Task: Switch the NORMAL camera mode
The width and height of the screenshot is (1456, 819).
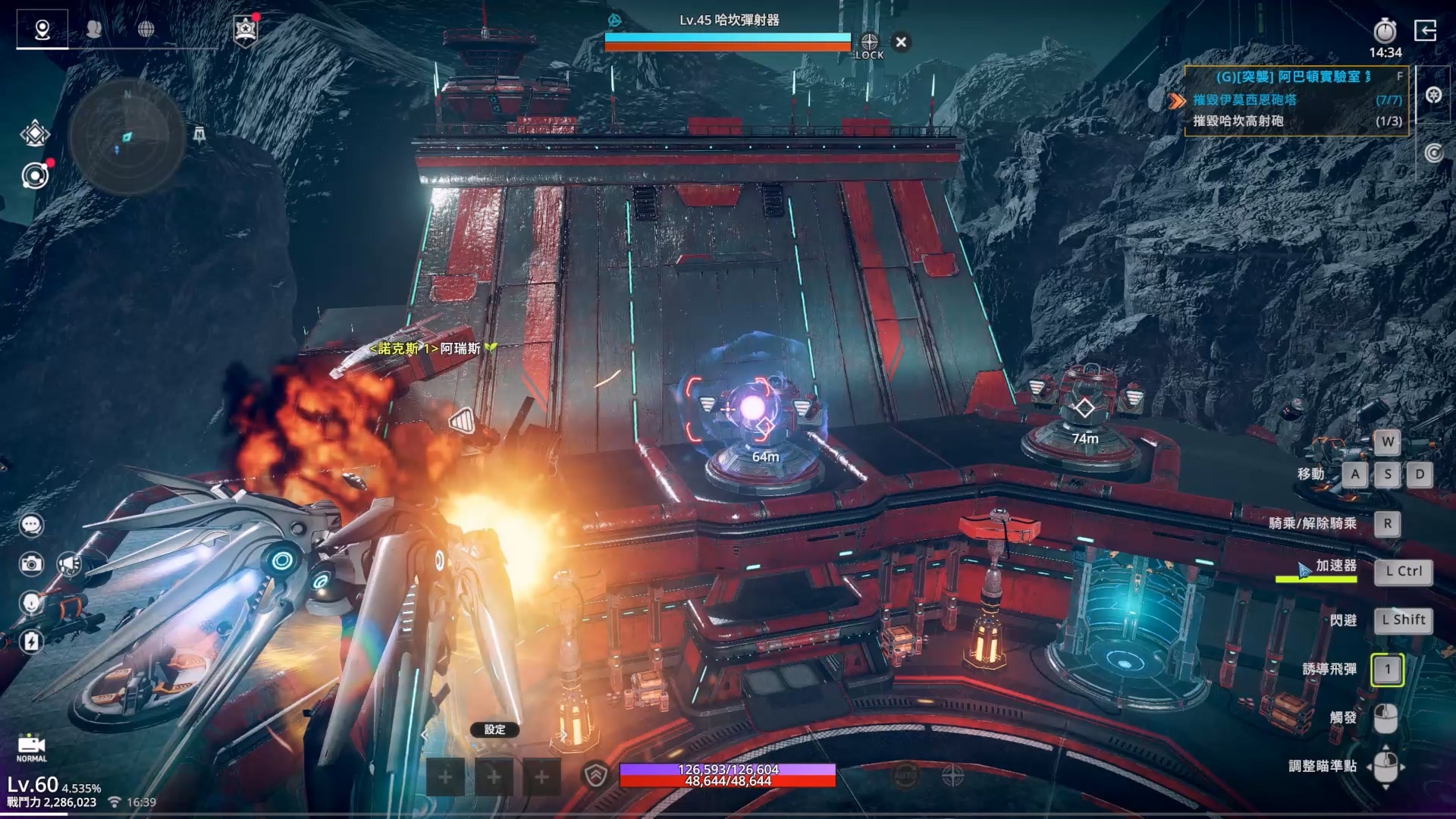Action: pos(31,748)
